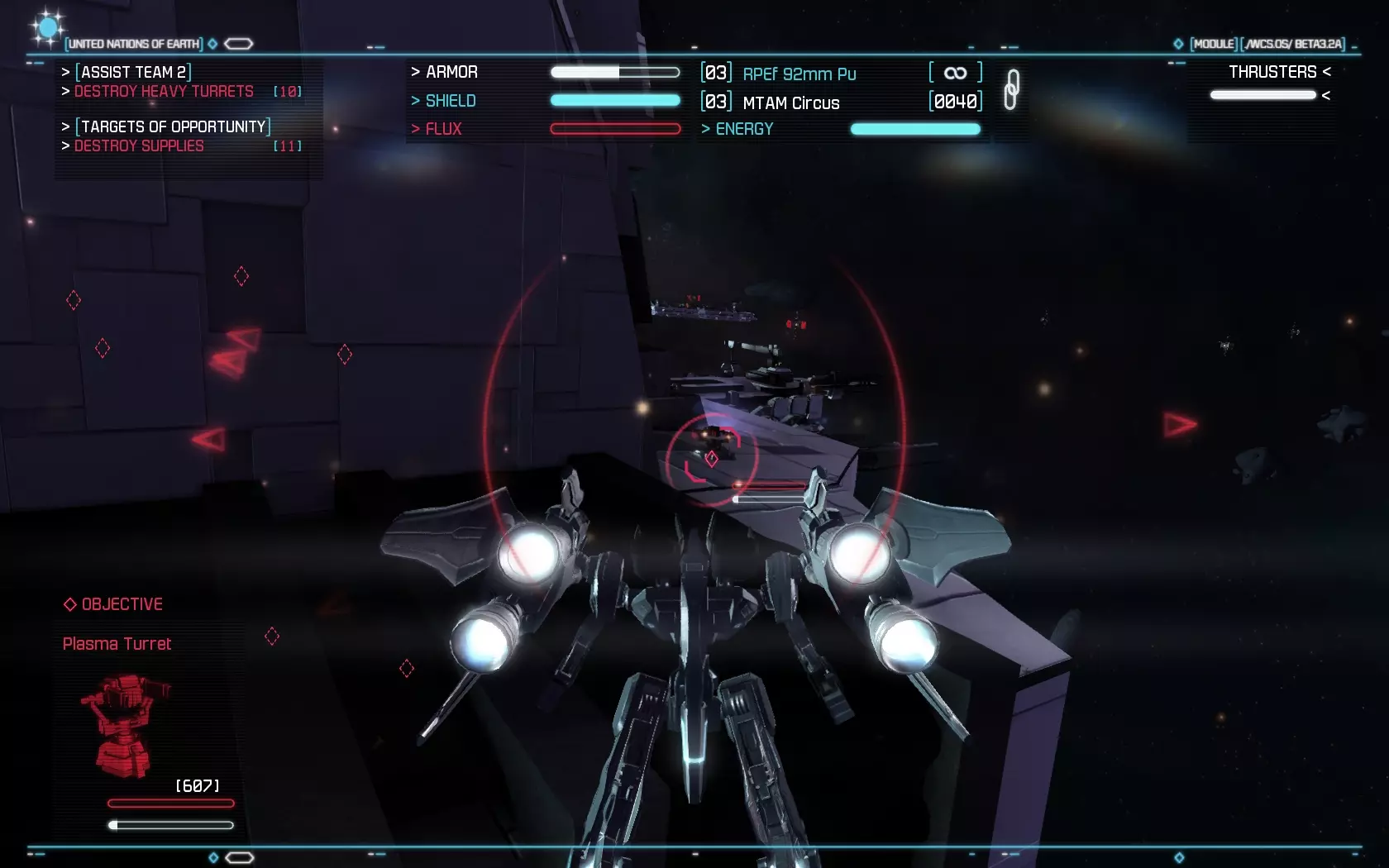Click the Plasma Turret target thumbnail
Viewport: 1389px width, 868px height.
click(125, 726)
